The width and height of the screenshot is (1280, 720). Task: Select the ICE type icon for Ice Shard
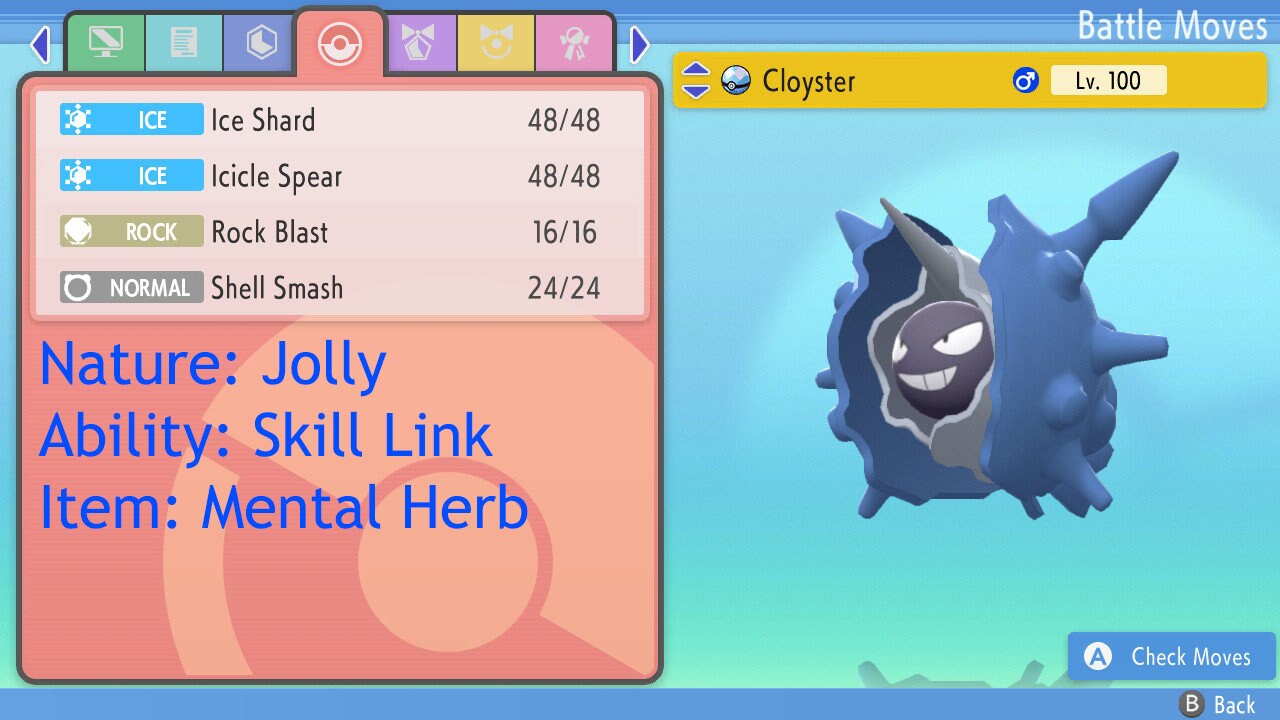tap(131, 119)
